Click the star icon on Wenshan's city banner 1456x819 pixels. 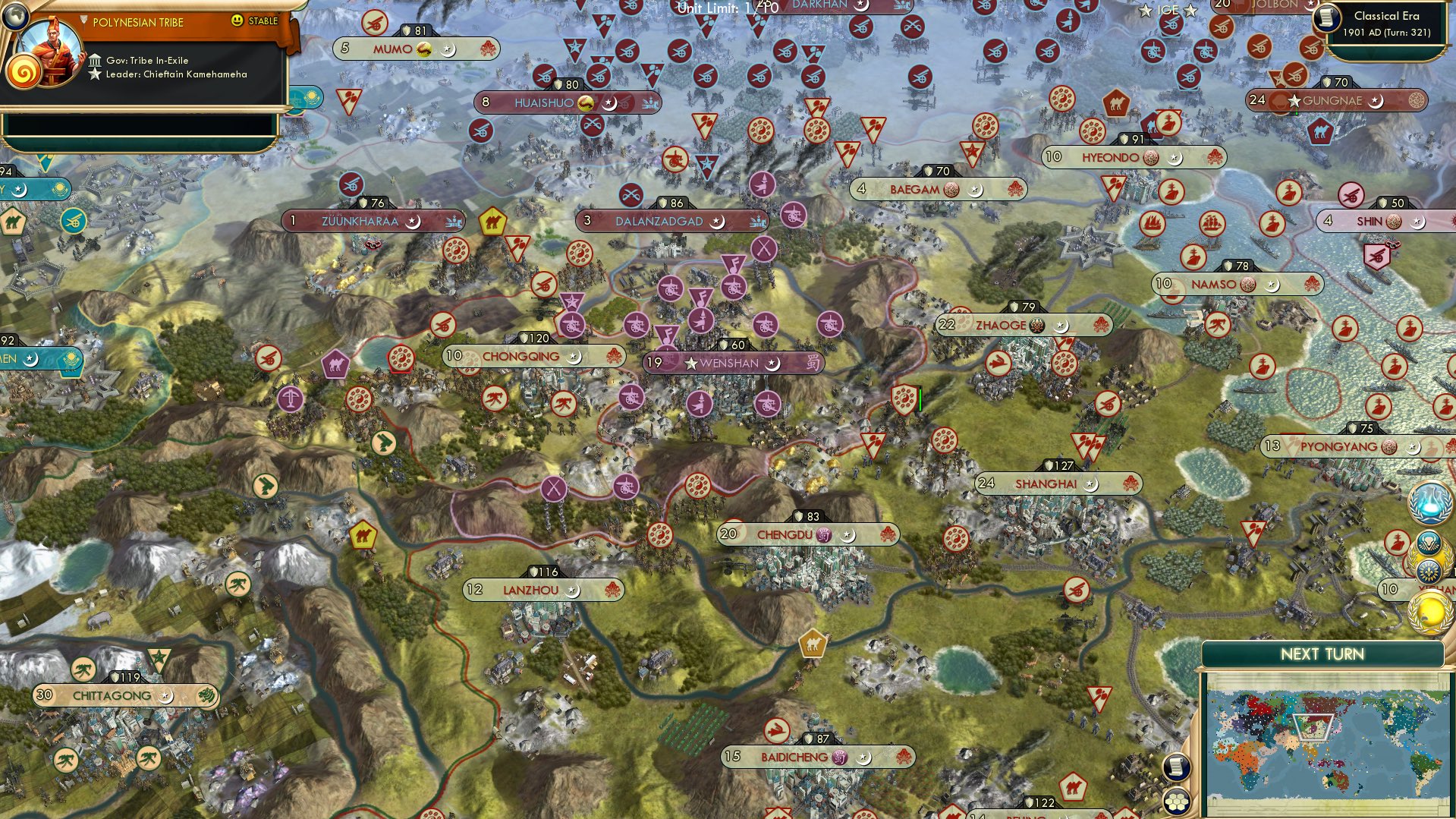point(689,363)
